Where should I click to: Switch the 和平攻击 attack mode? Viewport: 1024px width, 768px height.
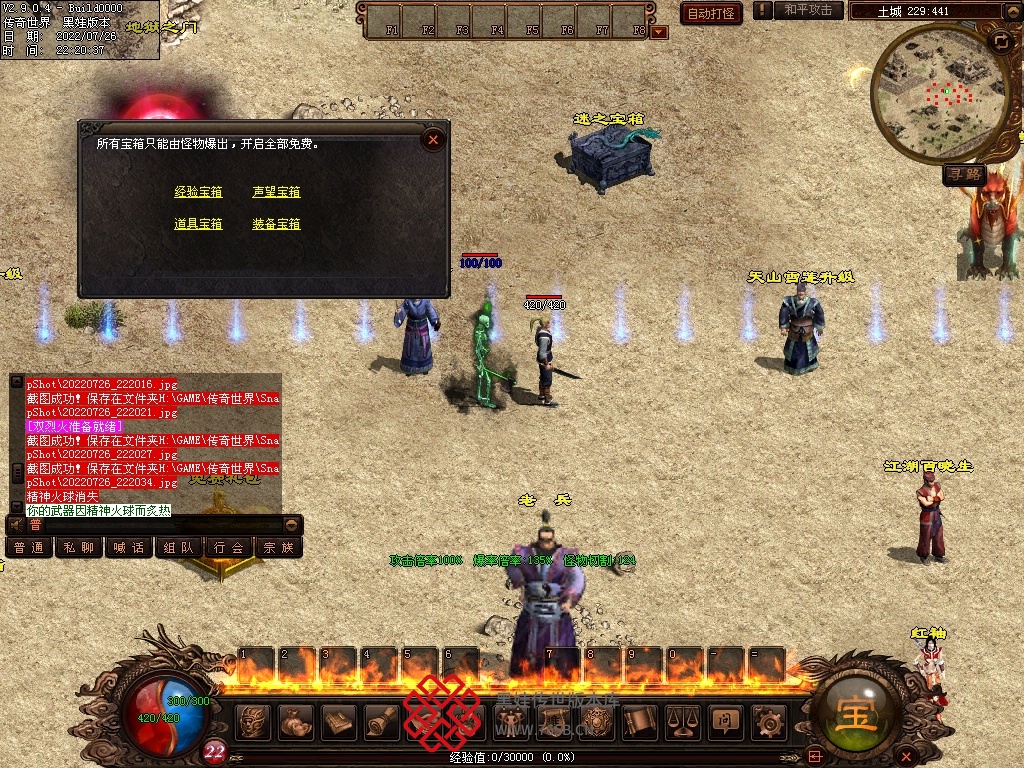(x=808, y=10)
